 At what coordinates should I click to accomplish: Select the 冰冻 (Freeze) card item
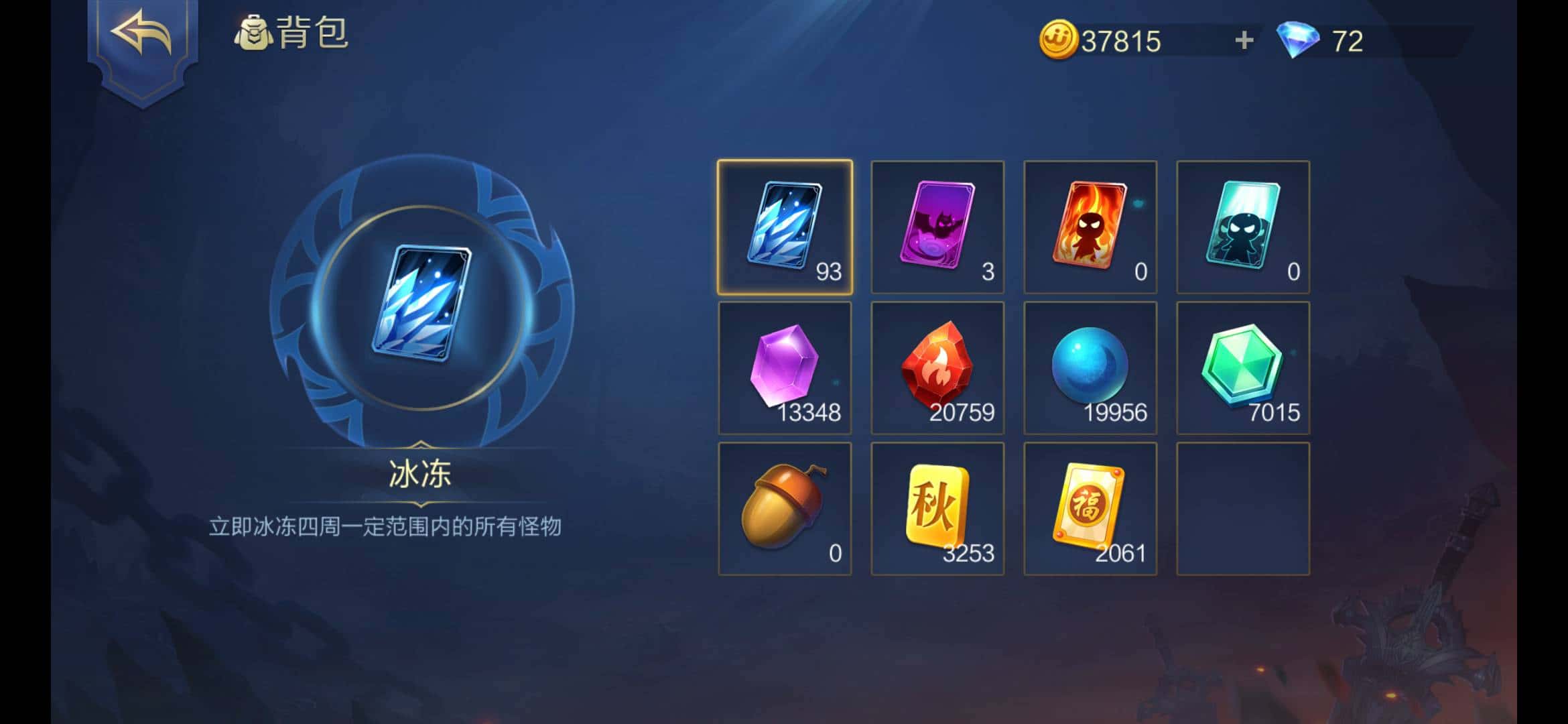click(784, 225)
